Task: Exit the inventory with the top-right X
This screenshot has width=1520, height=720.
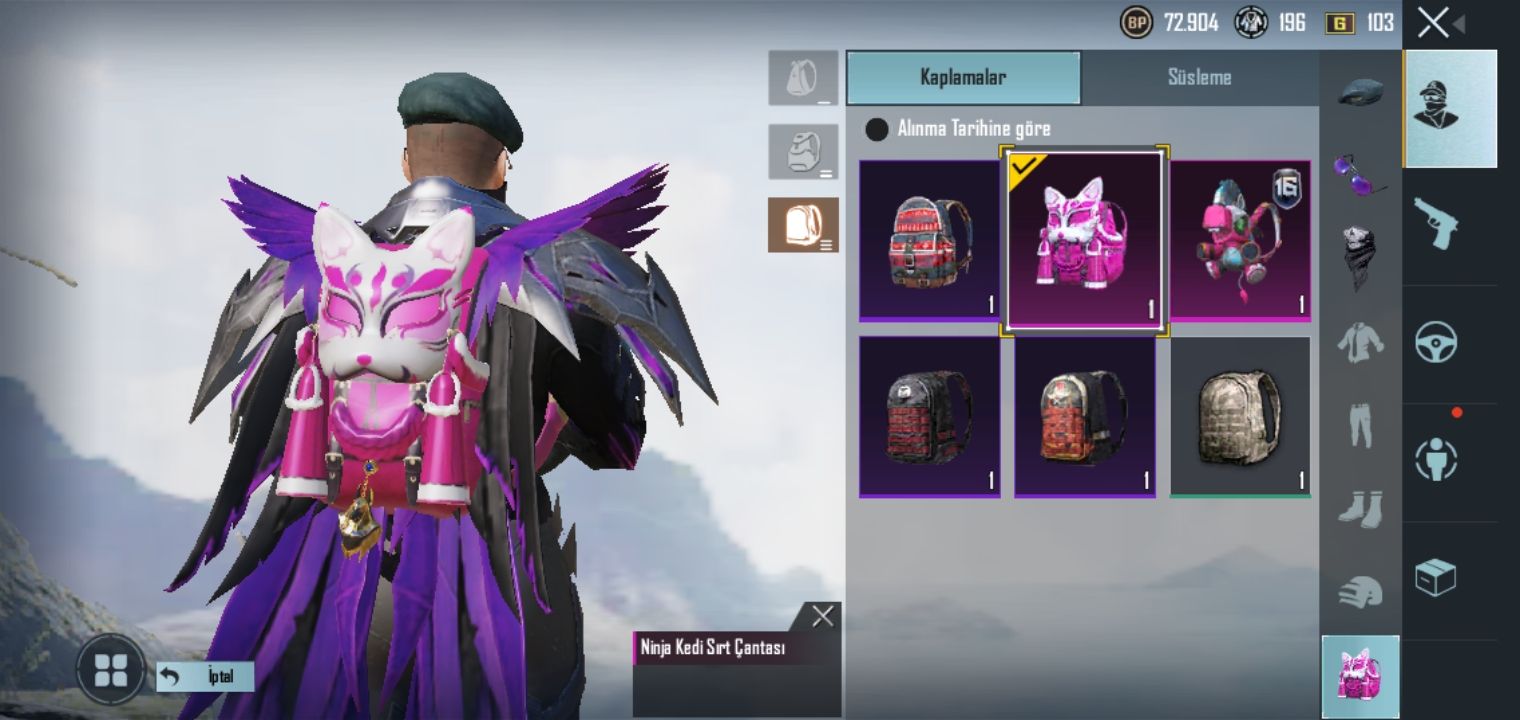Action: pos(1433,23)
